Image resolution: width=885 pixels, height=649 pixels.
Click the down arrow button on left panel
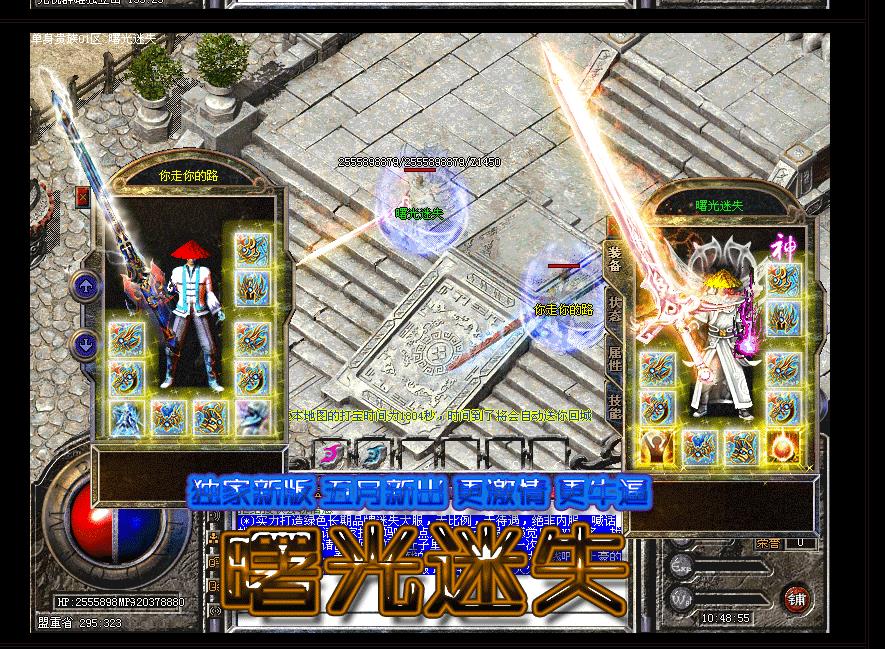pyautogui.click(x=85, y=345)
